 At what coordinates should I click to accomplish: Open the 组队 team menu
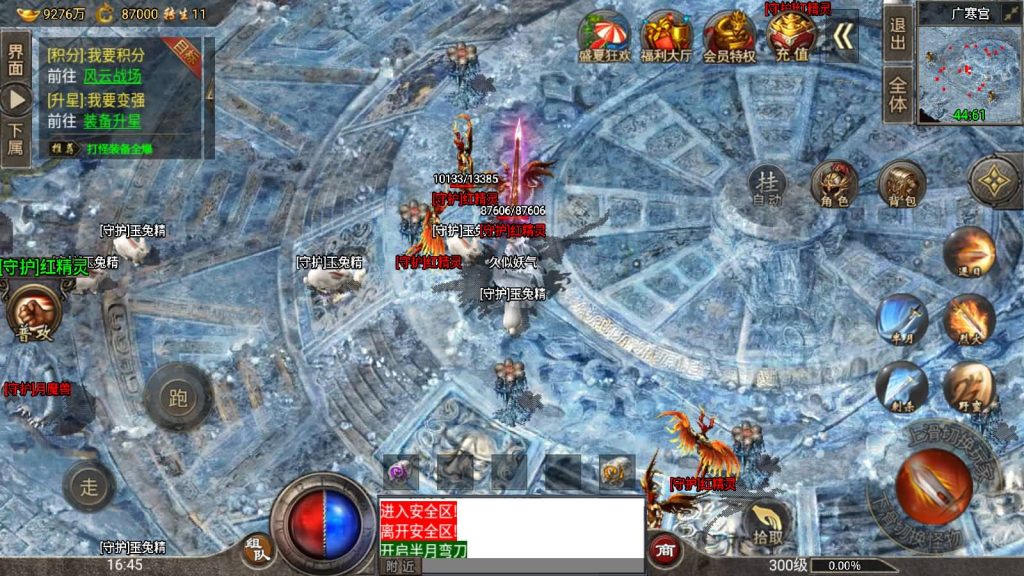(x=255, y=548)
